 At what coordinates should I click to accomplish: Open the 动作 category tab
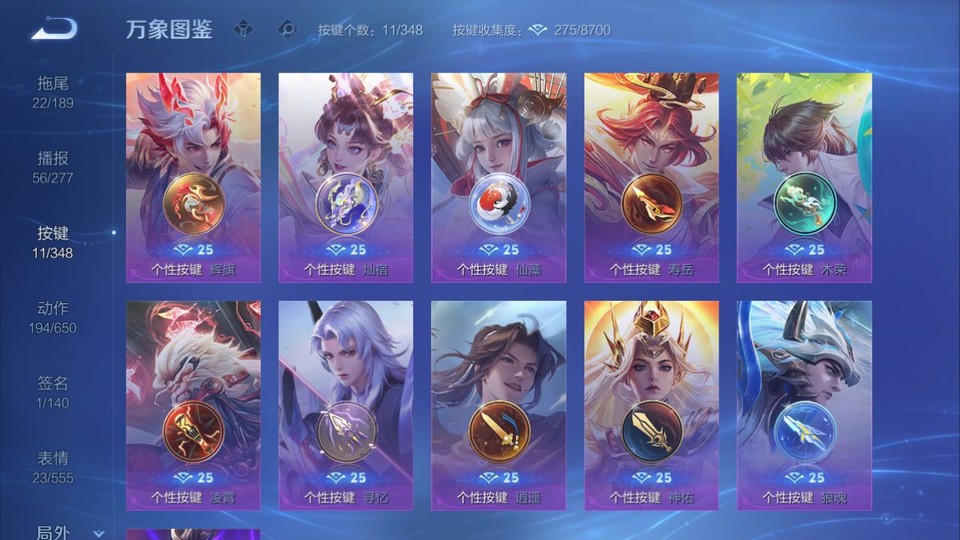(54, 317)
